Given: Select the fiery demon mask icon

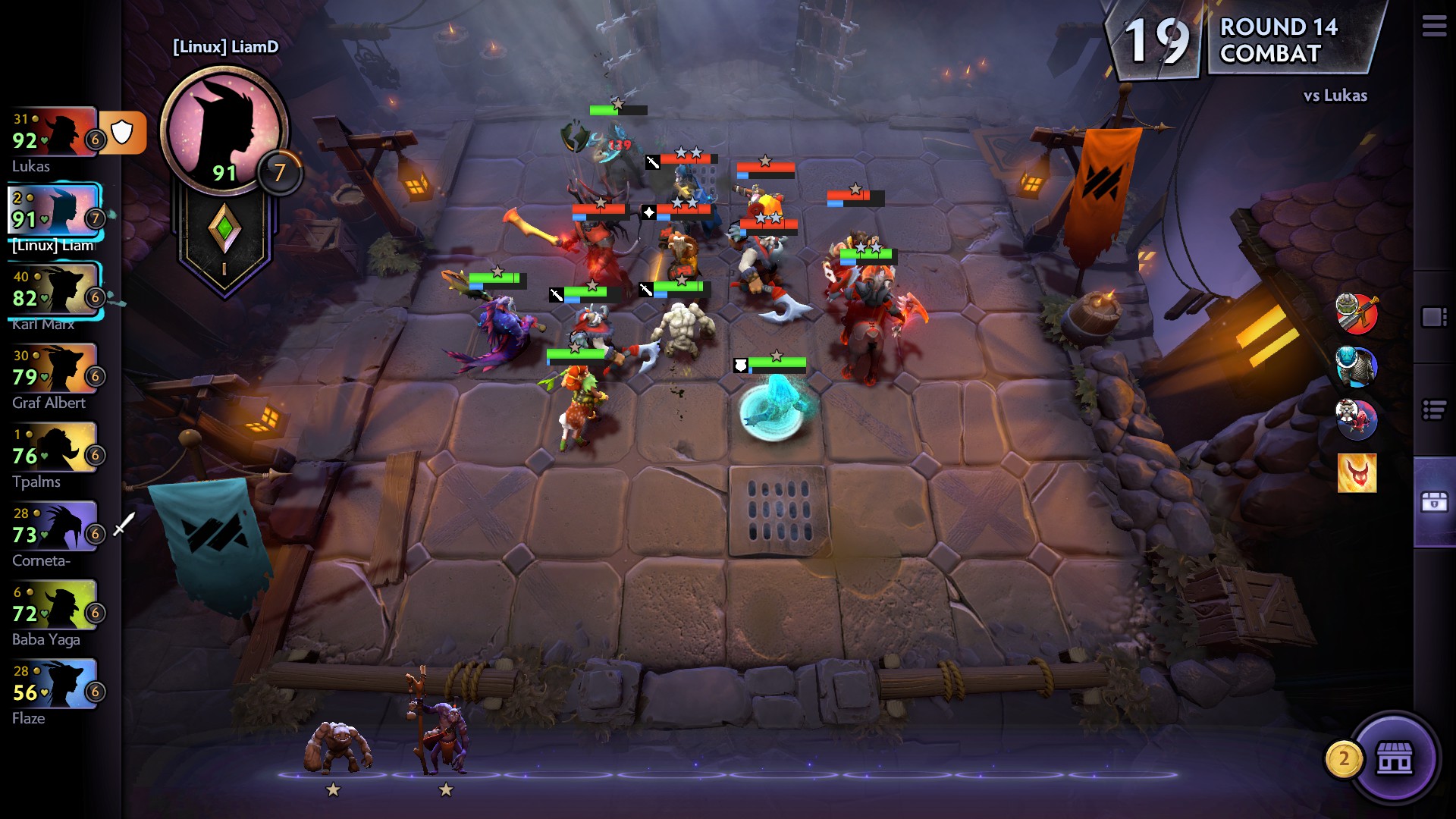Looking at the screenshot, I should (1357, 473).
